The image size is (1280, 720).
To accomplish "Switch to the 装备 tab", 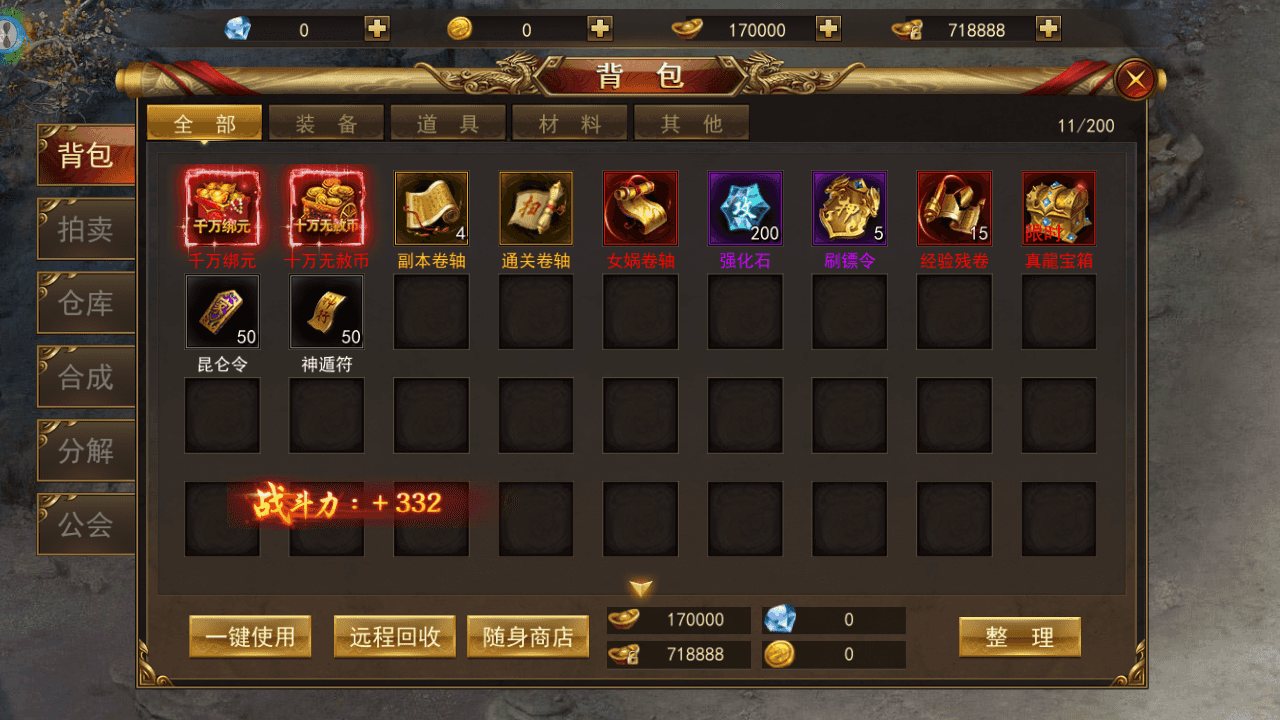I will click(x=326, y=122).
